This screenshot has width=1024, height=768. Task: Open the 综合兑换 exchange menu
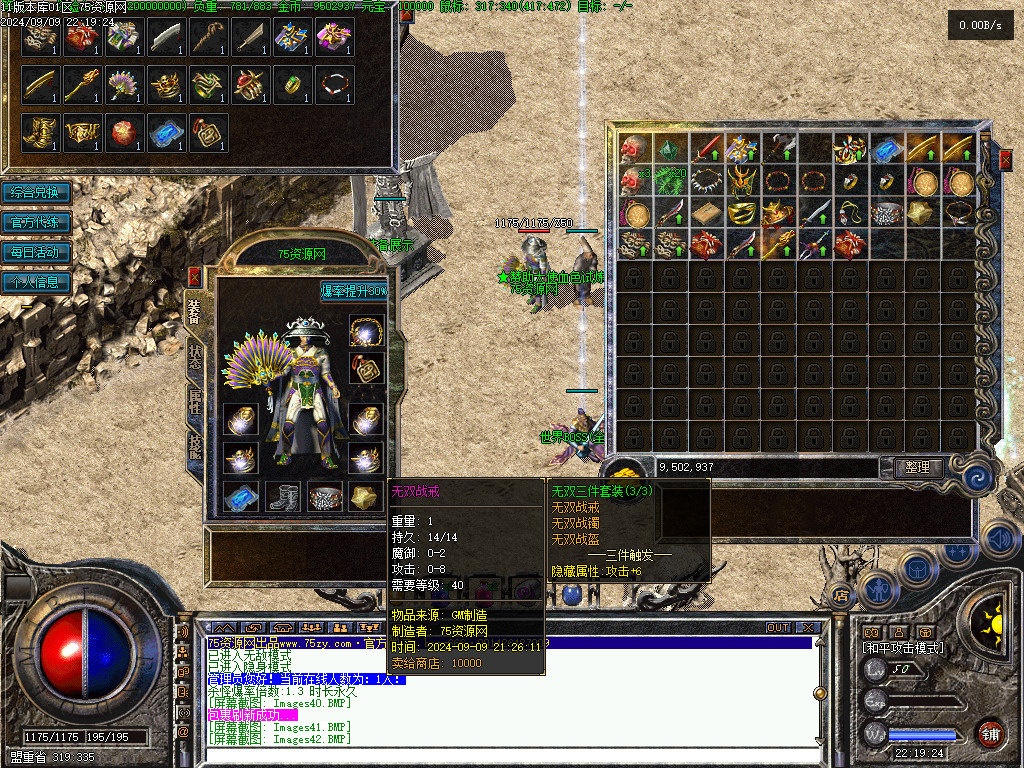(37, 192)
